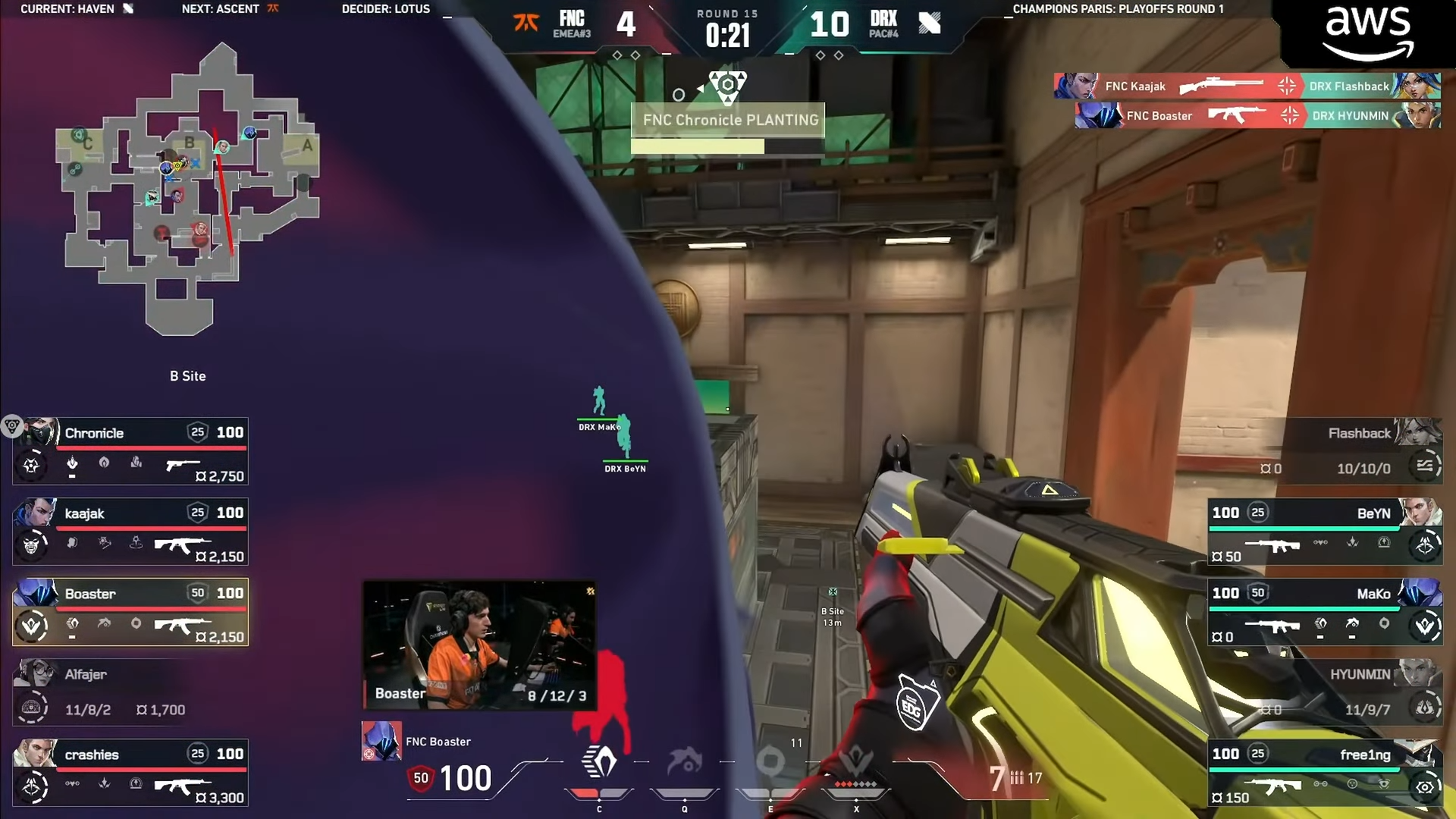Pick free1ng's player card
Viewport: 1456px width, 819px height.
click(x=1326, y=773)
